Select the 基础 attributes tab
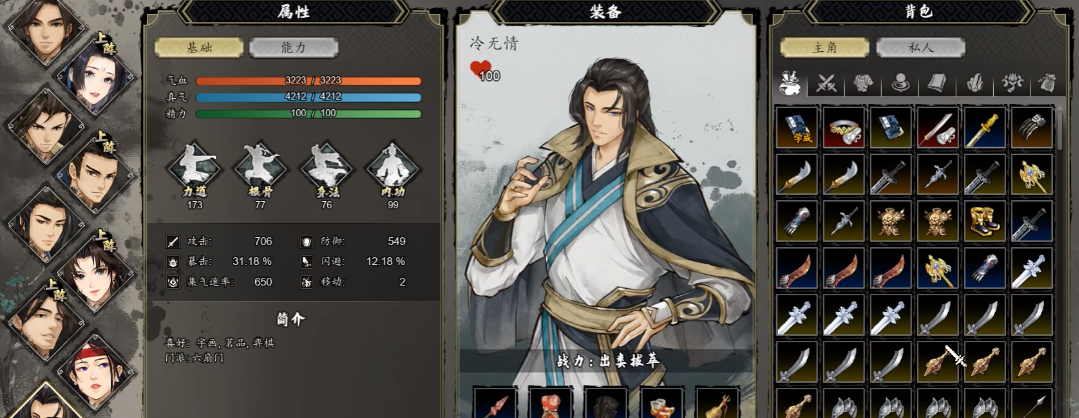The height and width of the screenshot is (418, 1079). pyautogui.click(x=199, y=48)
